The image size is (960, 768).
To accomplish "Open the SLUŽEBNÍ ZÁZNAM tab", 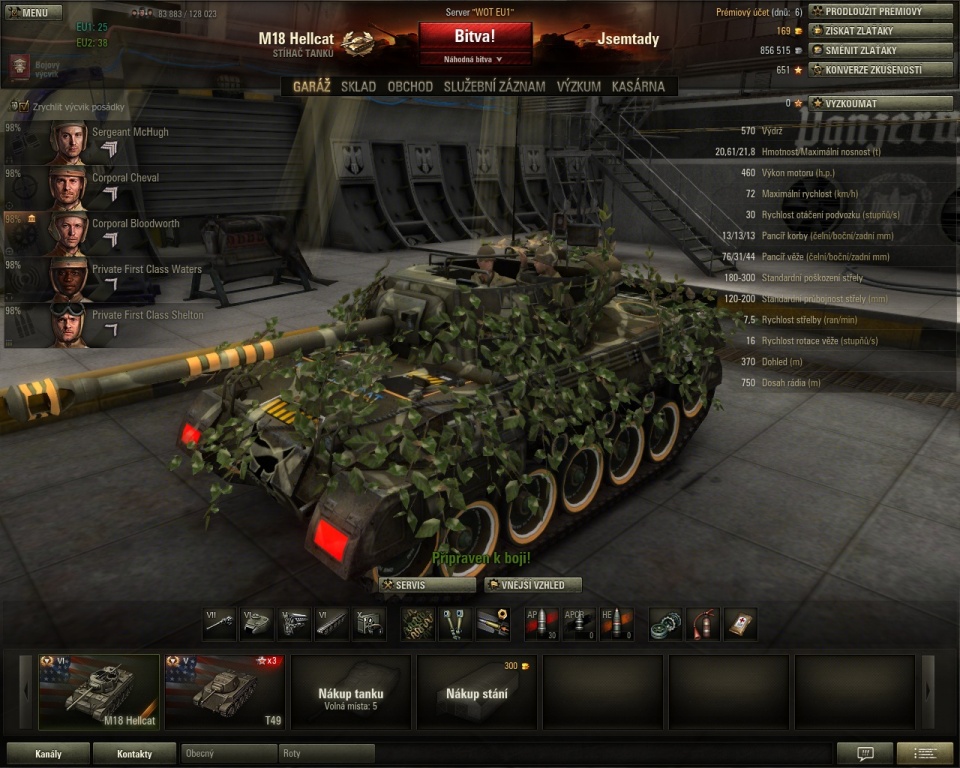I will click(x=495, y=87).
